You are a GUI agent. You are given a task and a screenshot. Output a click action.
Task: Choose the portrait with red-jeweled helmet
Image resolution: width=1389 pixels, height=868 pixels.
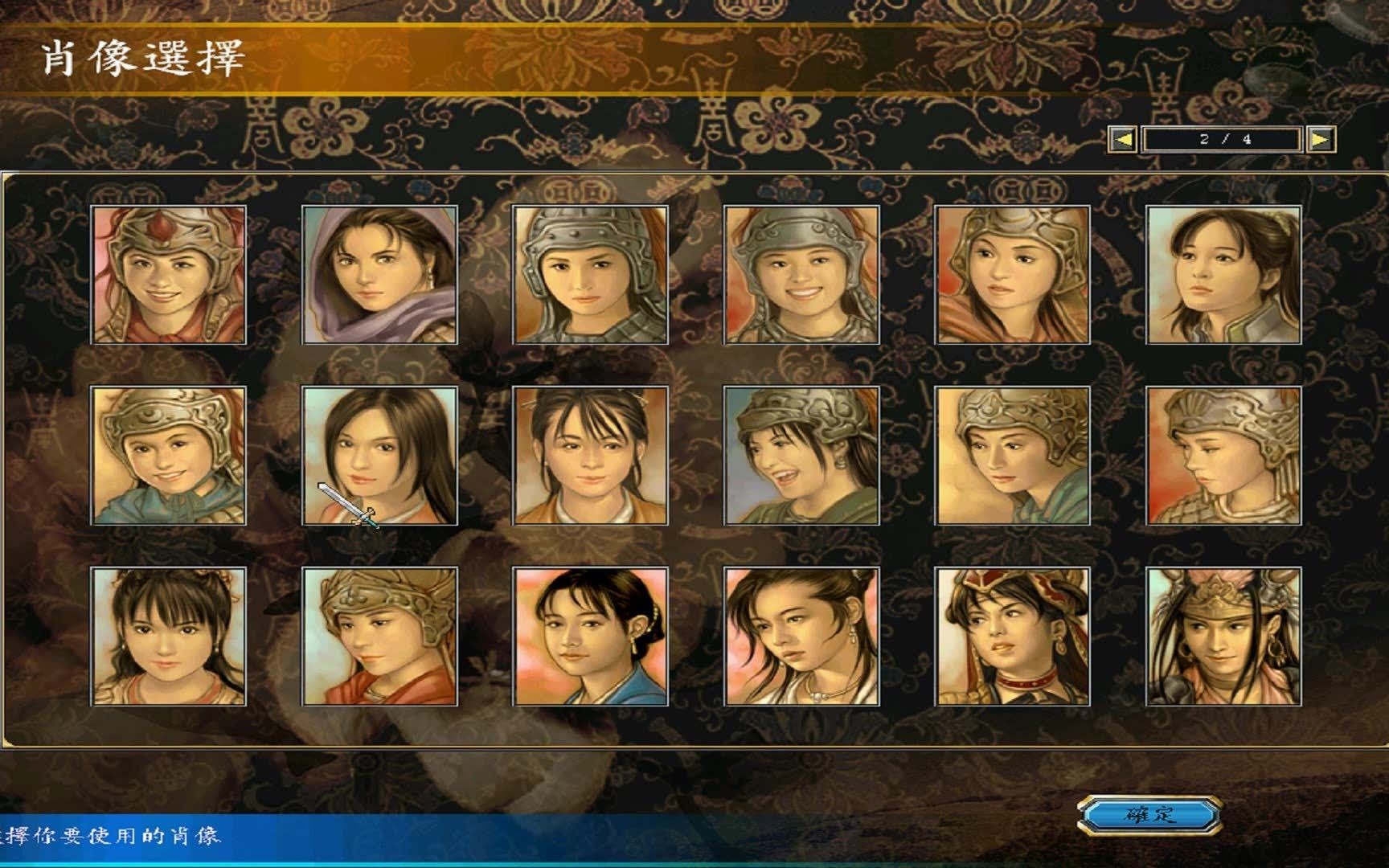point(169,275)
